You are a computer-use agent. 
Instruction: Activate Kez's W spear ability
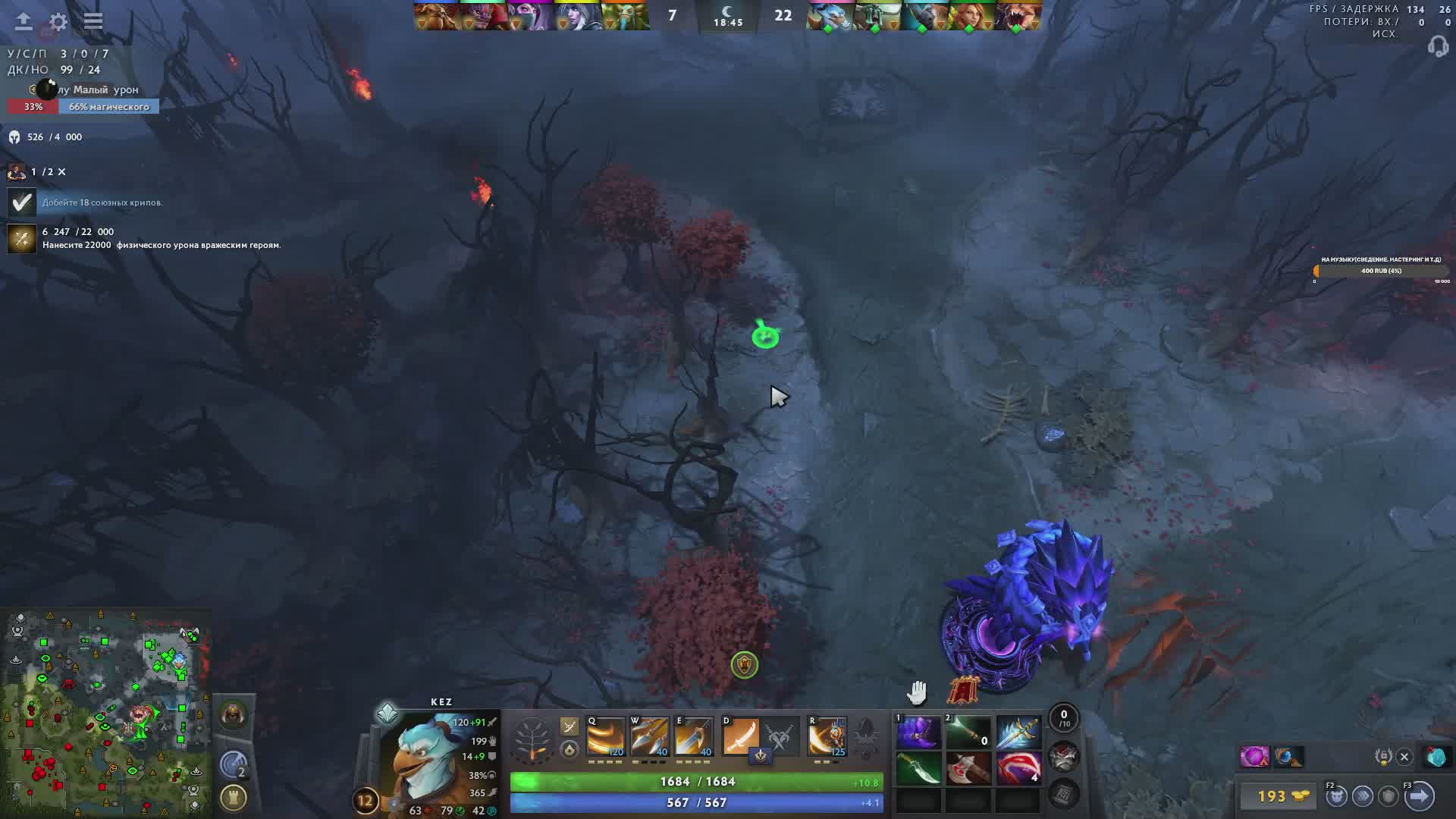pos(650,737)
